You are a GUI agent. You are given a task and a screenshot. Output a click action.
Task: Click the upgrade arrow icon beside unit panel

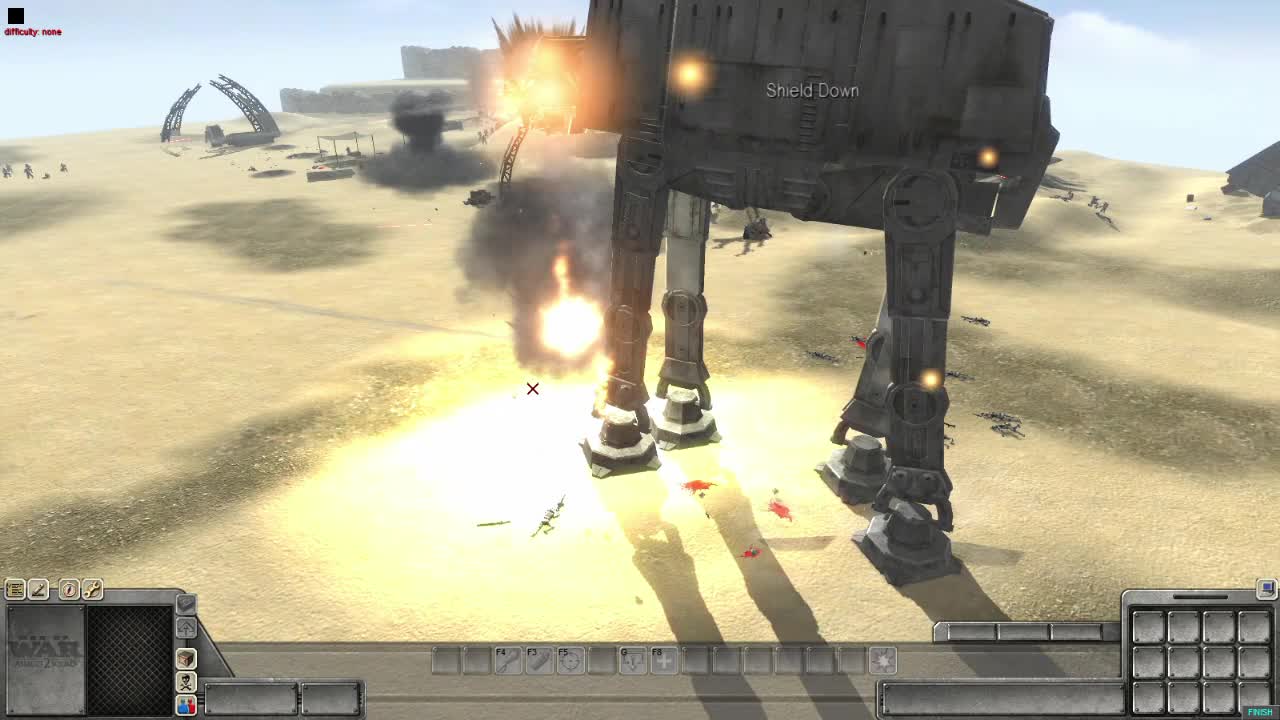pos(186,626)
